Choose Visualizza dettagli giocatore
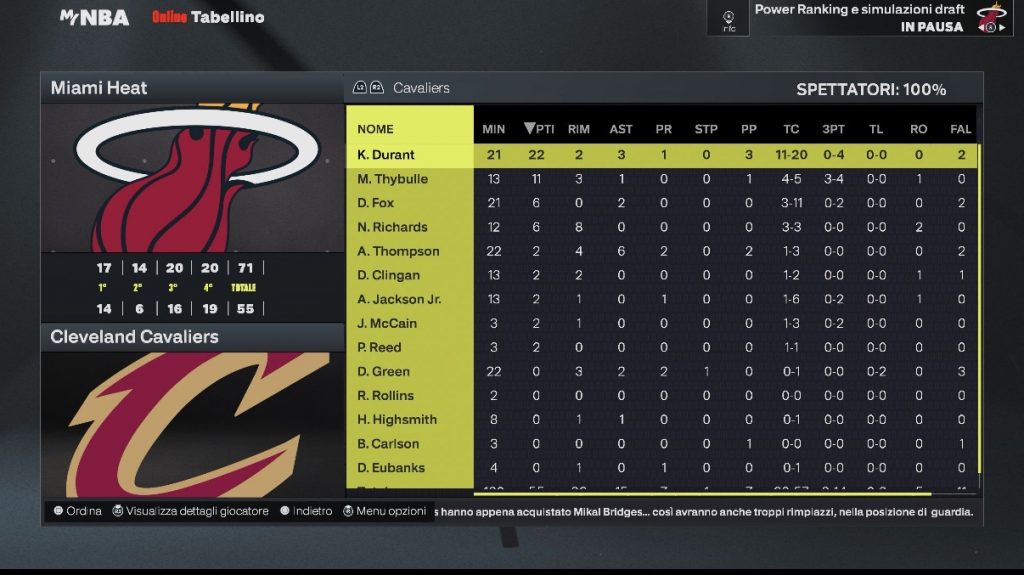 (190, 511)
